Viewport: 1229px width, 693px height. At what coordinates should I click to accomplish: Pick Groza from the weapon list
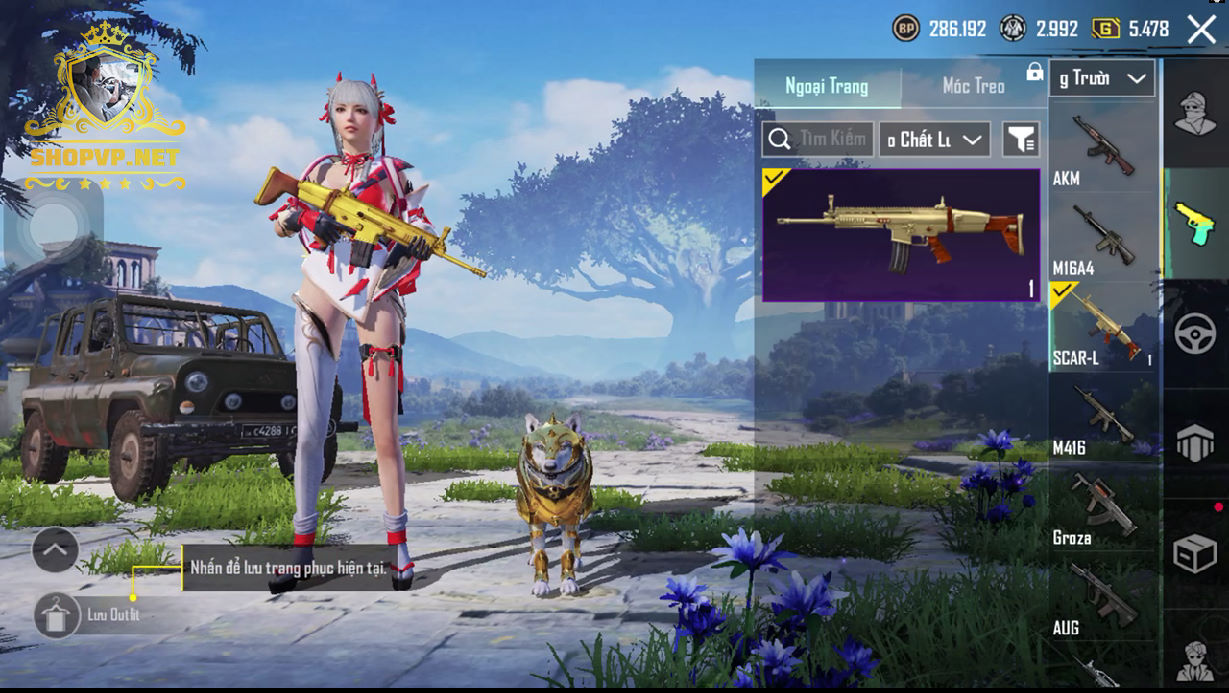coord(1102,508)
